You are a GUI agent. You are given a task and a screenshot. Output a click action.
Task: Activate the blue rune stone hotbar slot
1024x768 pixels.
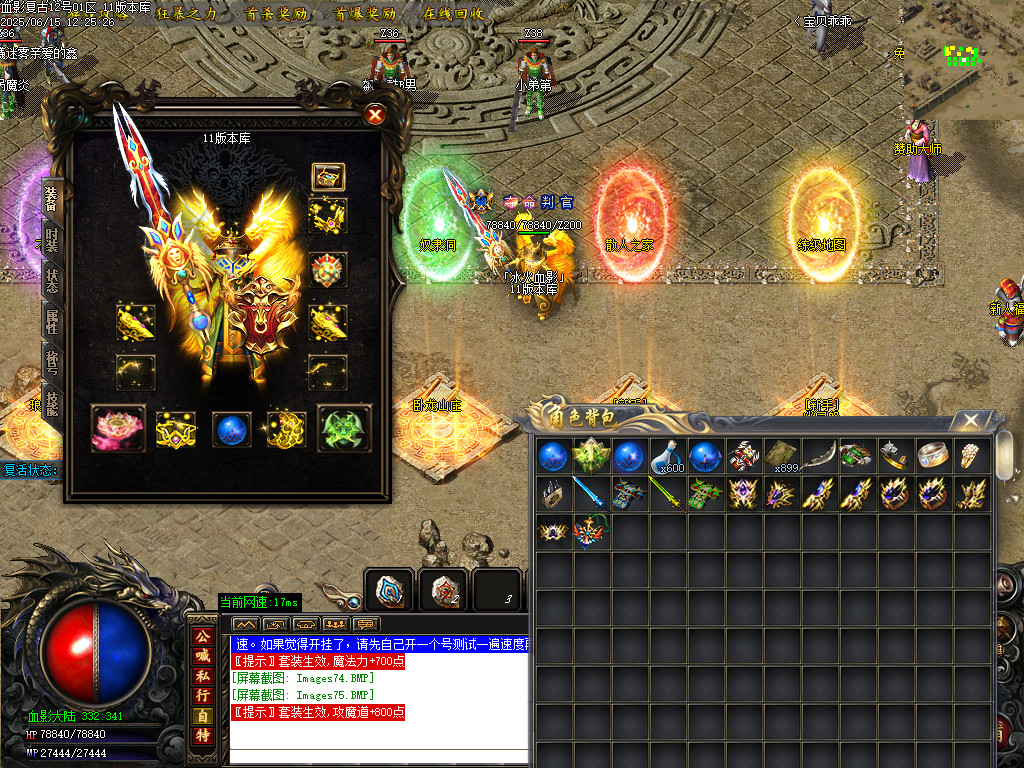(388, 590)
